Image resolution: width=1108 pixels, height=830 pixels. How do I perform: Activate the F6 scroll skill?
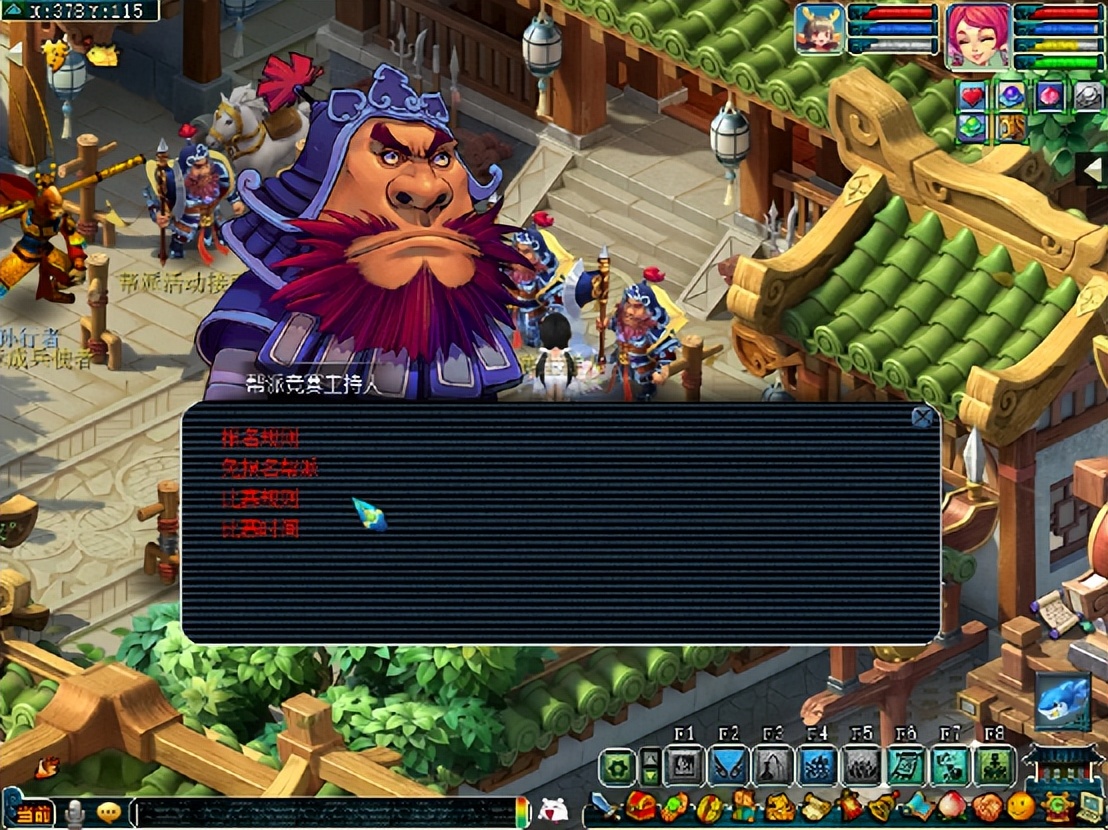[906, 766]
